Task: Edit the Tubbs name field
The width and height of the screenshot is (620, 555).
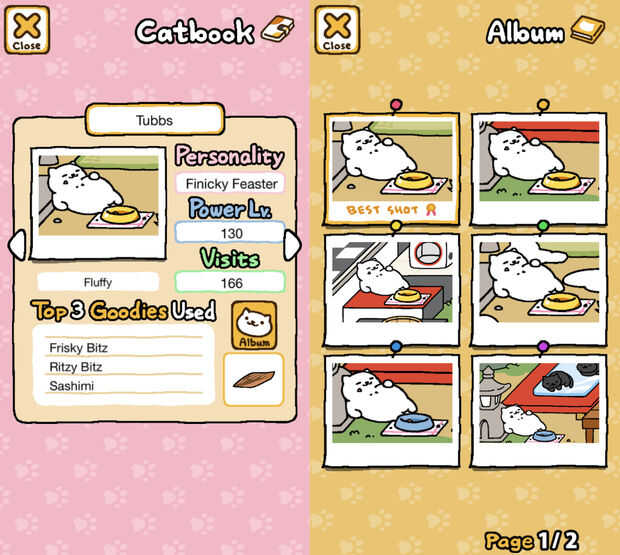Action: [x=153, y=120]
